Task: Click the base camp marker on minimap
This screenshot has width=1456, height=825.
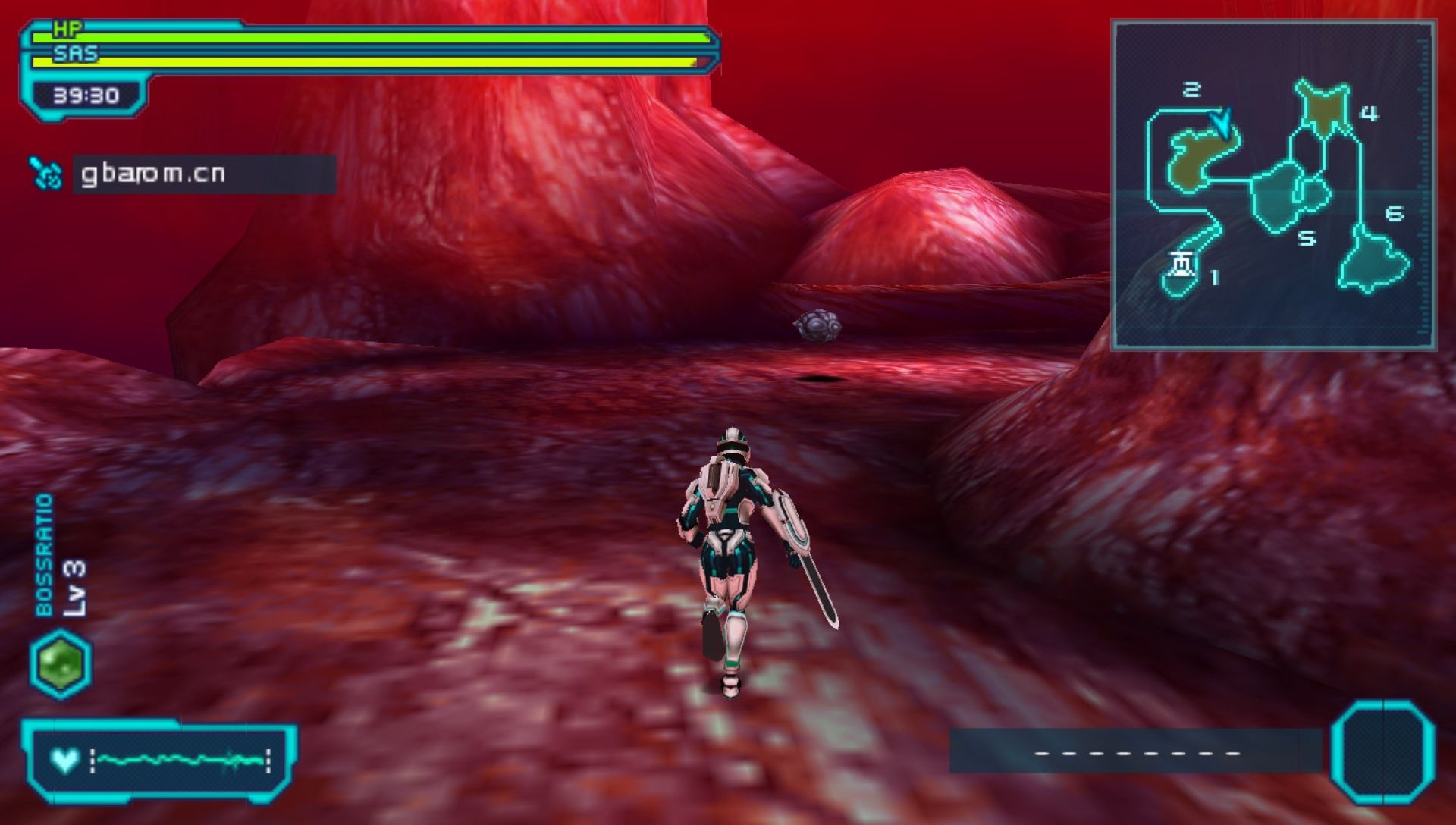Action: pyautogui.click(x=1181, y=265)
